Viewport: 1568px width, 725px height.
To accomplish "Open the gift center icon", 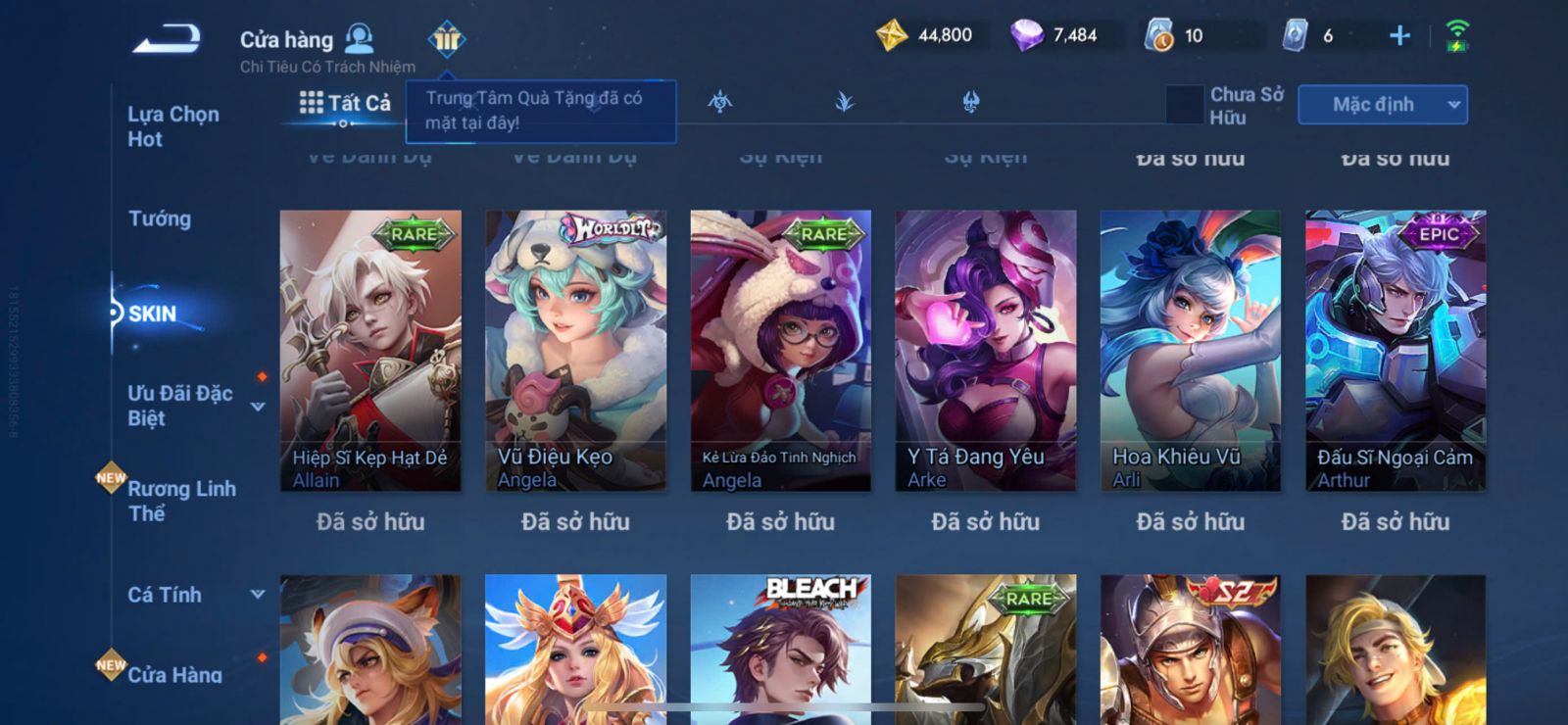I will [x=447, y=39].
